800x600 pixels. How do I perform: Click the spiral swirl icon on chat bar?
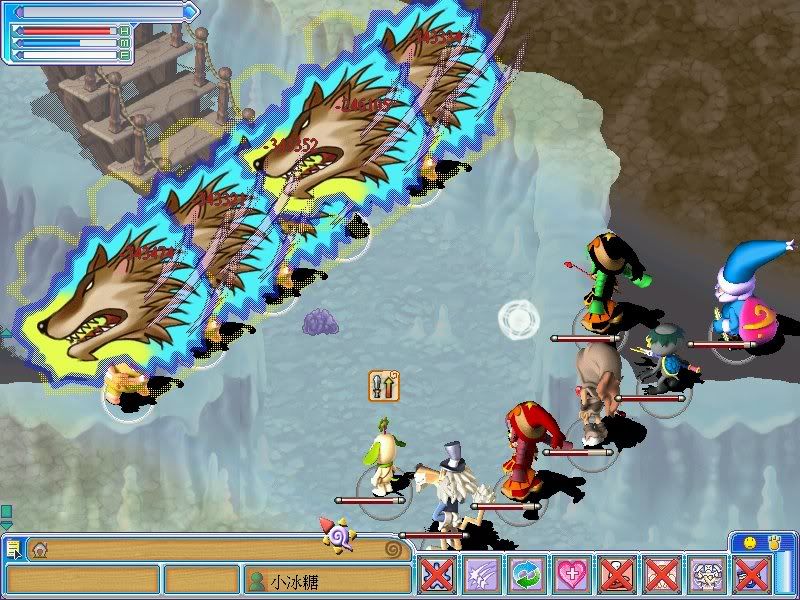[x=393, y=548]
